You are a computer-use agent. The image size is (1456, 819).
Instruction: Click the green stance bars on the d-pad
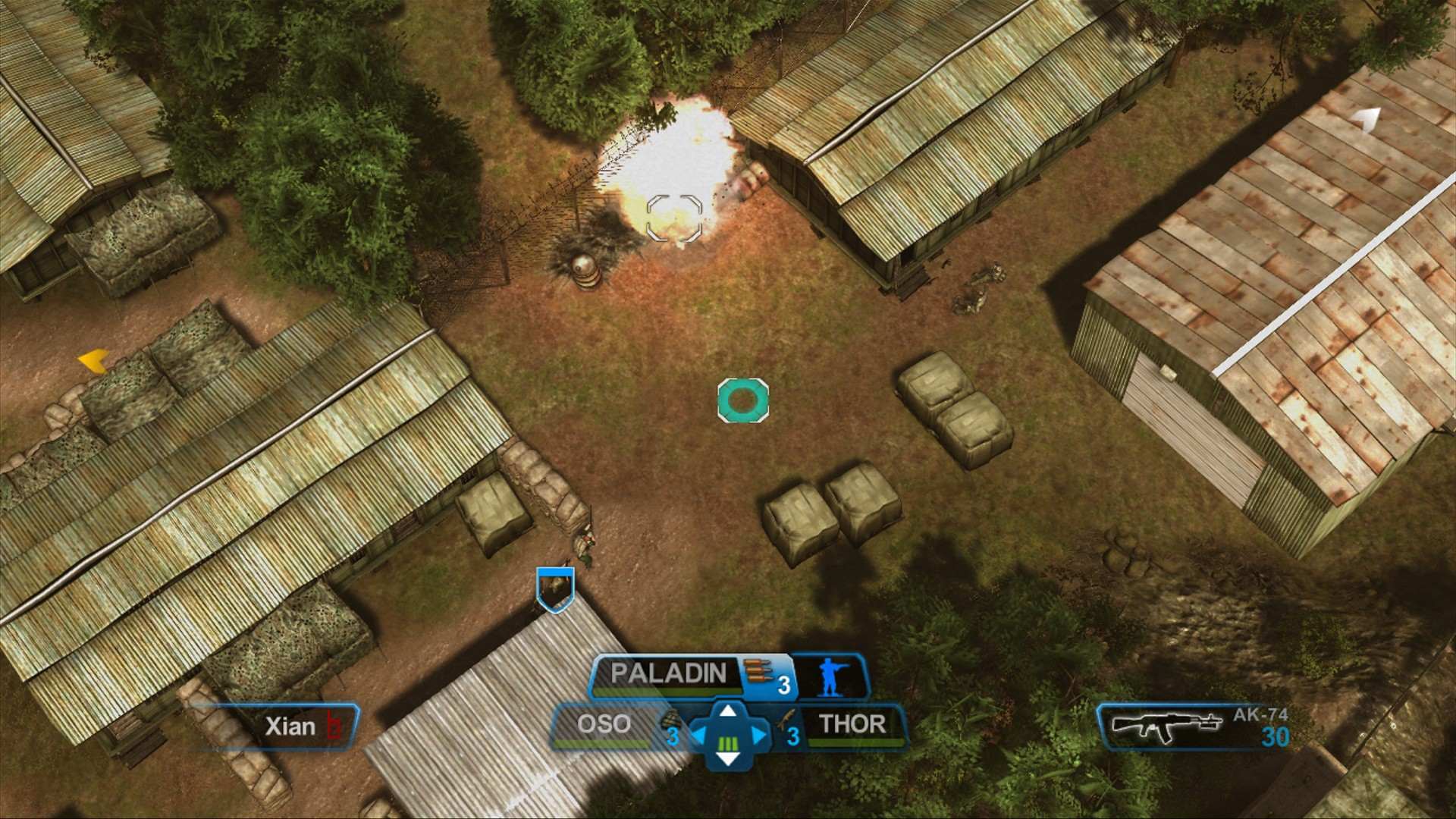click(727, 745)
